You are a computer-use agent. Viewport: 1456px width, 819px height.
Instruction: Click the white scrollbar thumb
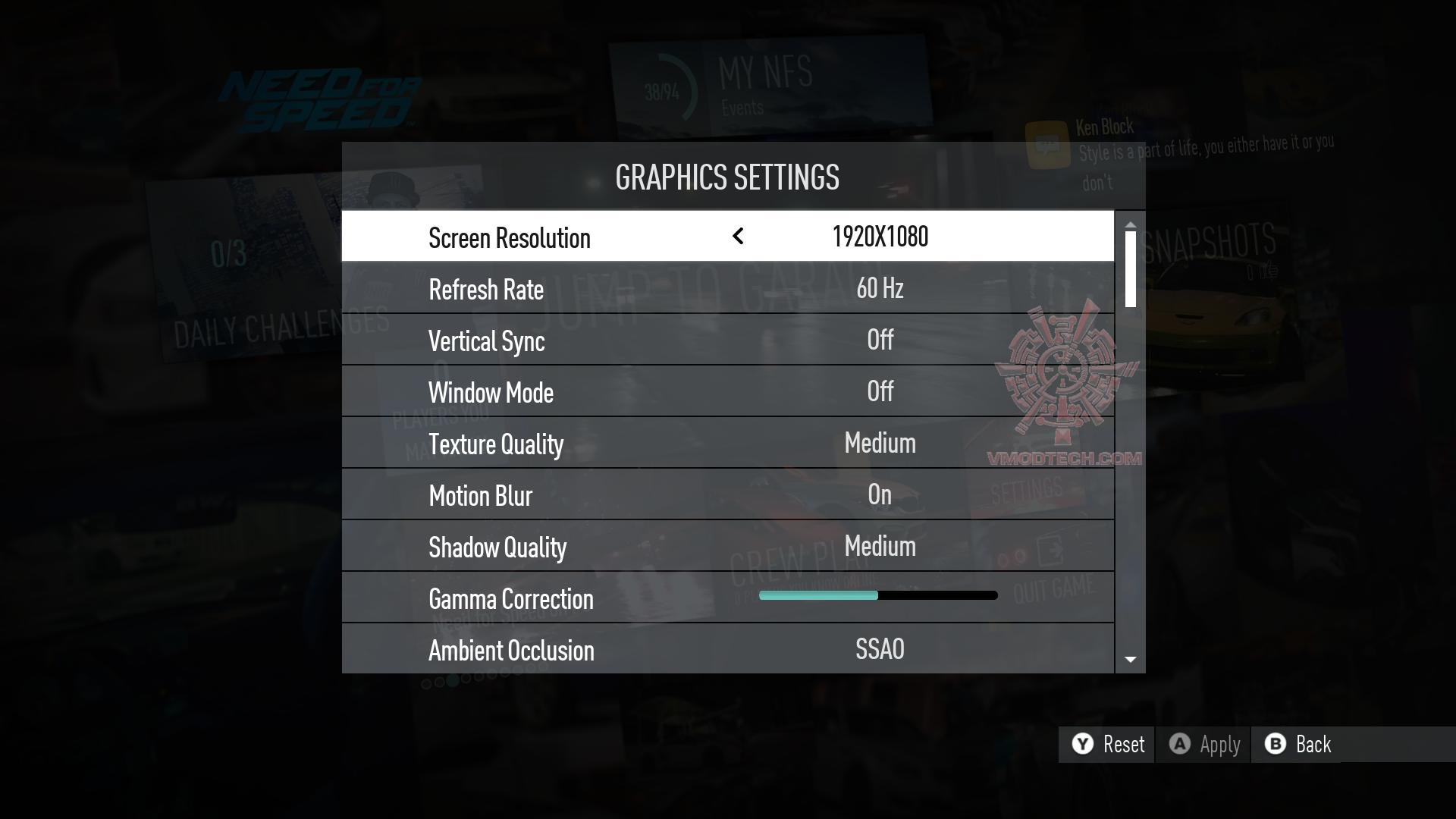1131,269
